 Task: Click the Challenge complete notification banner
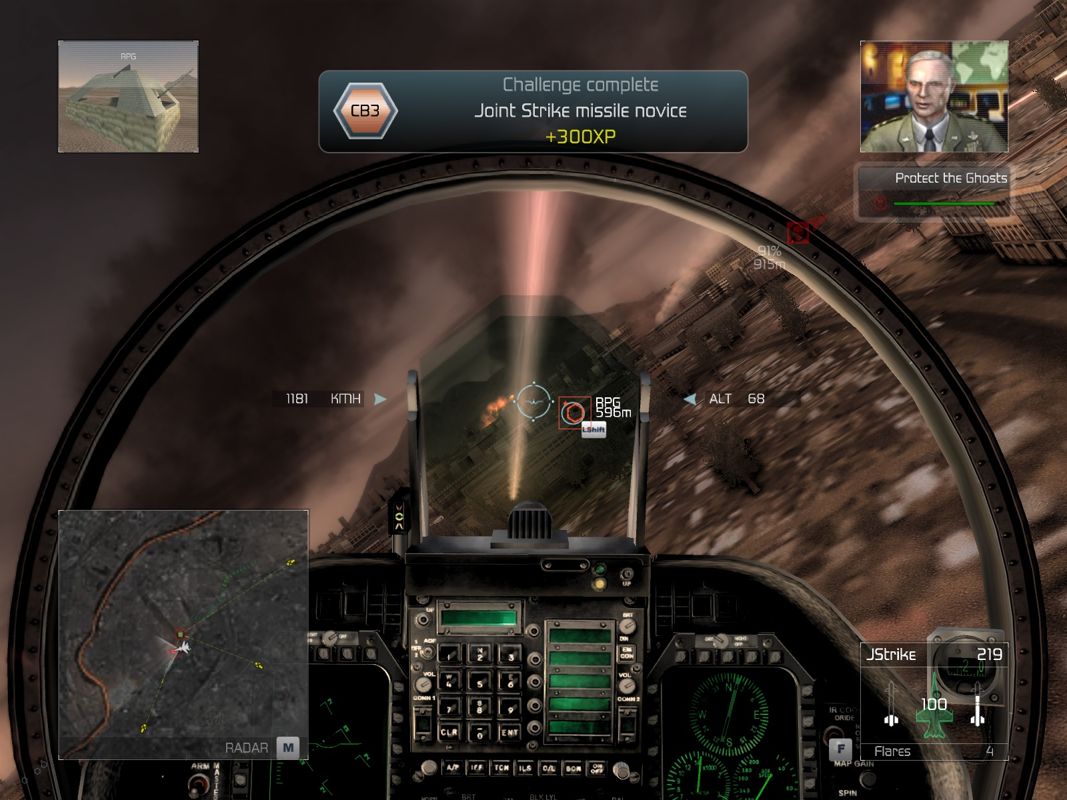click(x=533, y=111)
